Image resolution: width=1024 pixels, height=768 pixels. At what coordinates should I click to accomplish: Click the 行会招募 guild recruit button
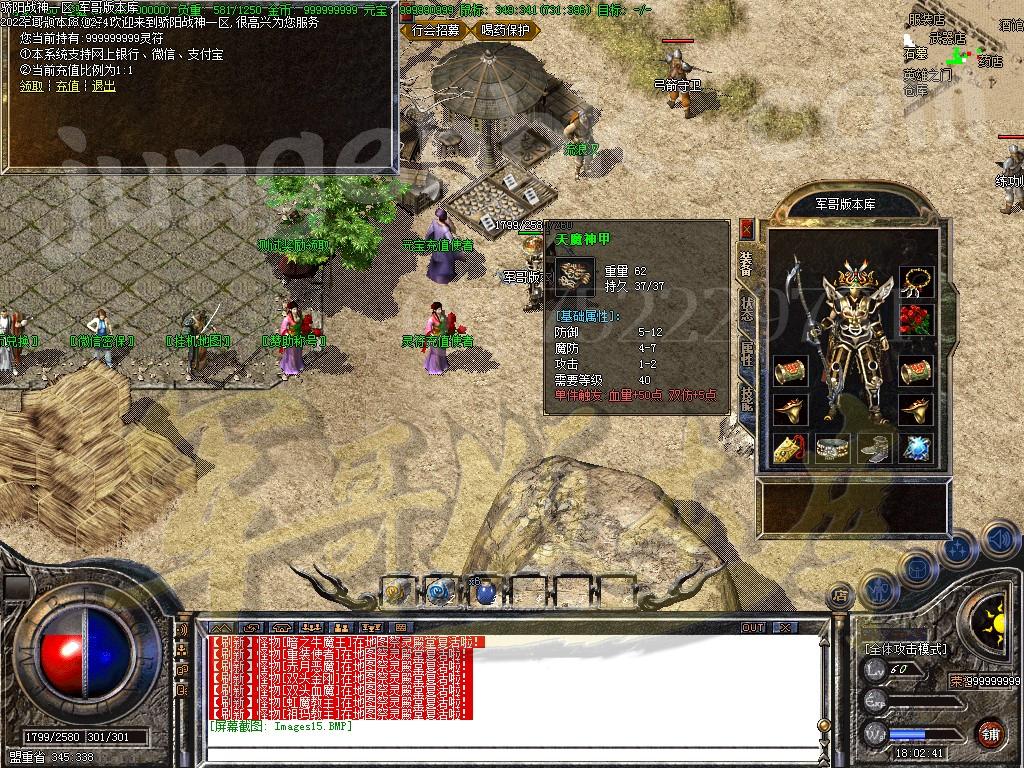coord(436,30)
